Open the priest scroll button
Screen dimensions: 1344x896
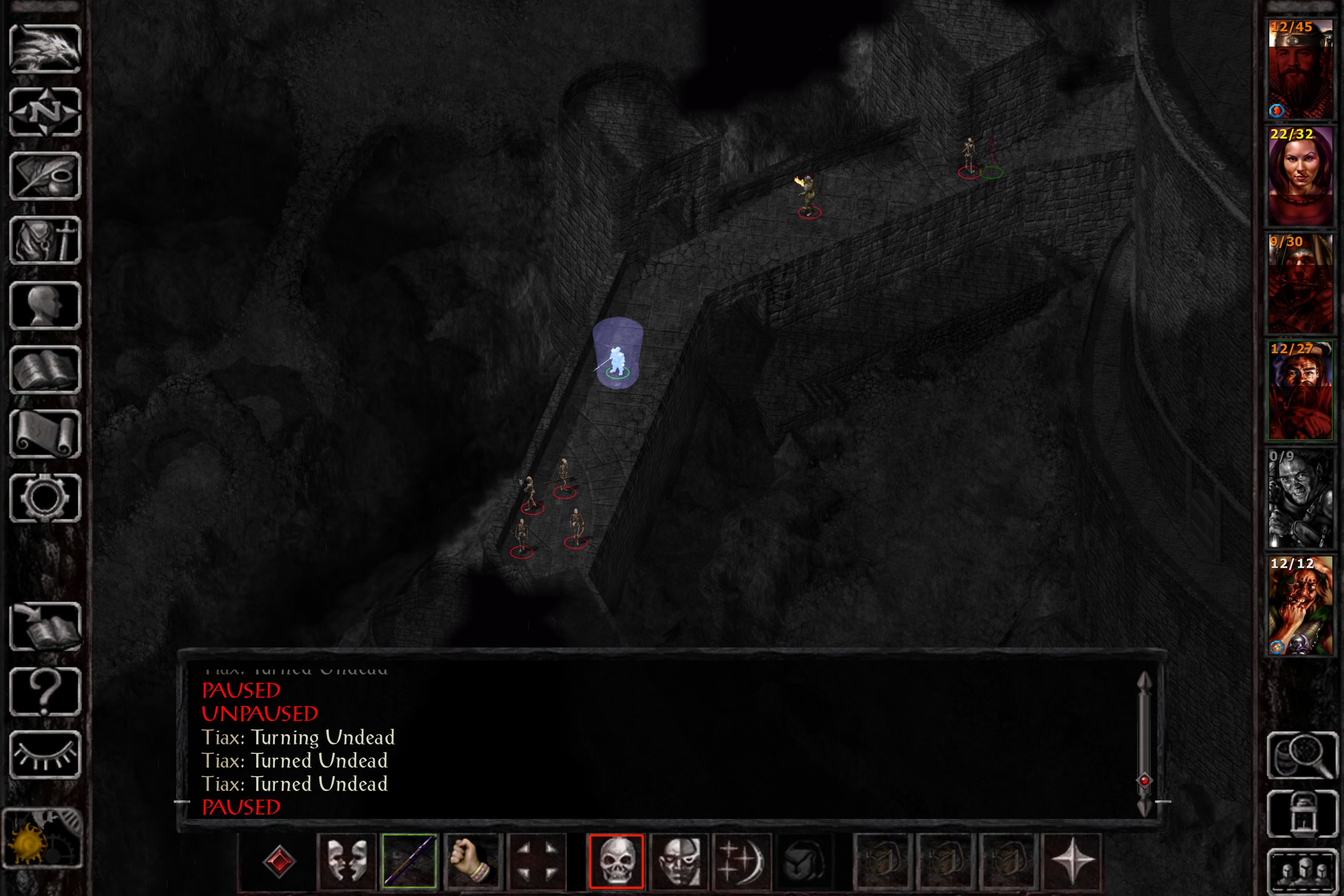pyautogui.click(x=45, y=434)
